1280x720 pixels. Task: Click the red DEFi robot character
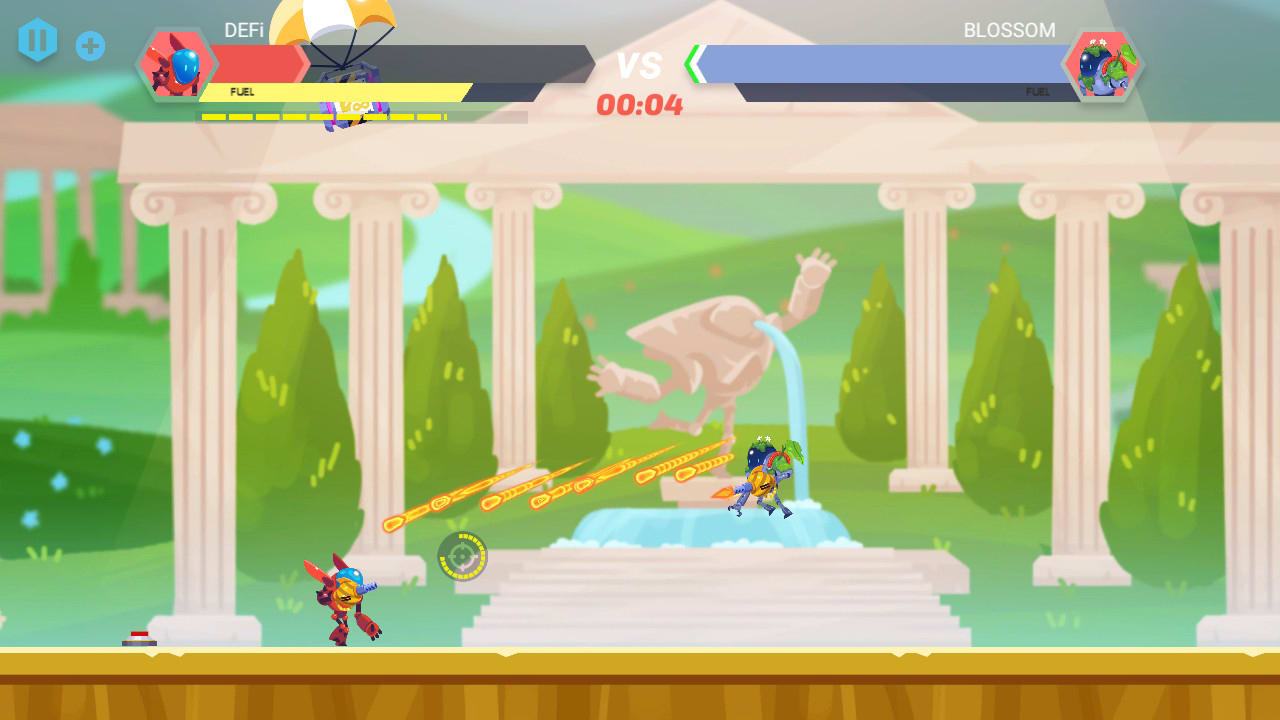tap(345, 595)
